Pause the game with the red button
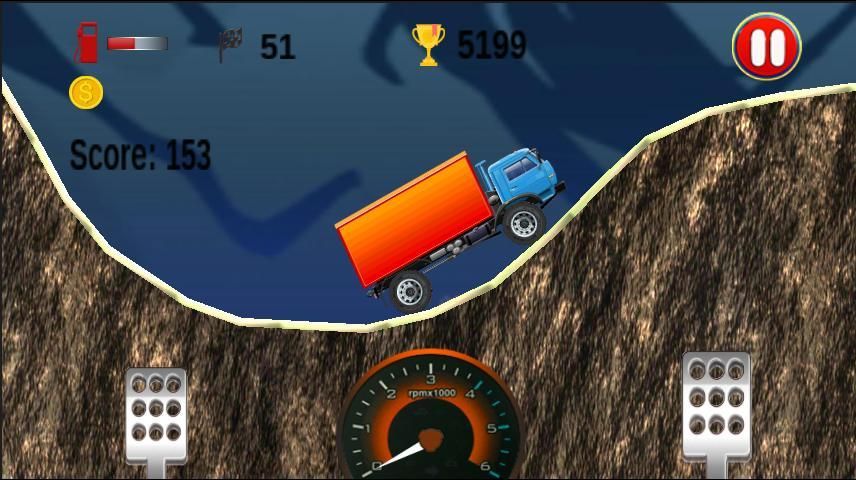This screenshot has width=856, height=480. (x=766, y=46)
